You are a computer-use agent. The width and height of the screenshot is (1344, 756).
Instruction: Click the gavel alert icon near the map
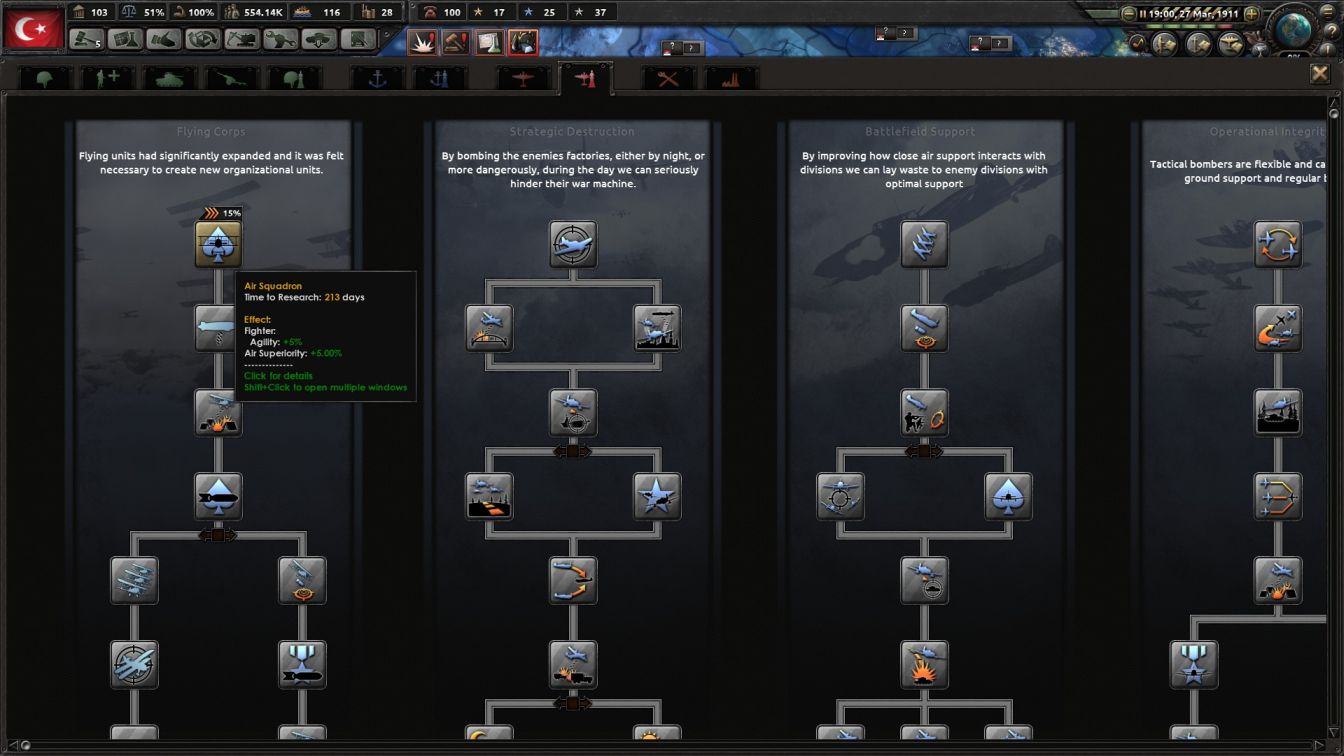(x=456, y=43)
